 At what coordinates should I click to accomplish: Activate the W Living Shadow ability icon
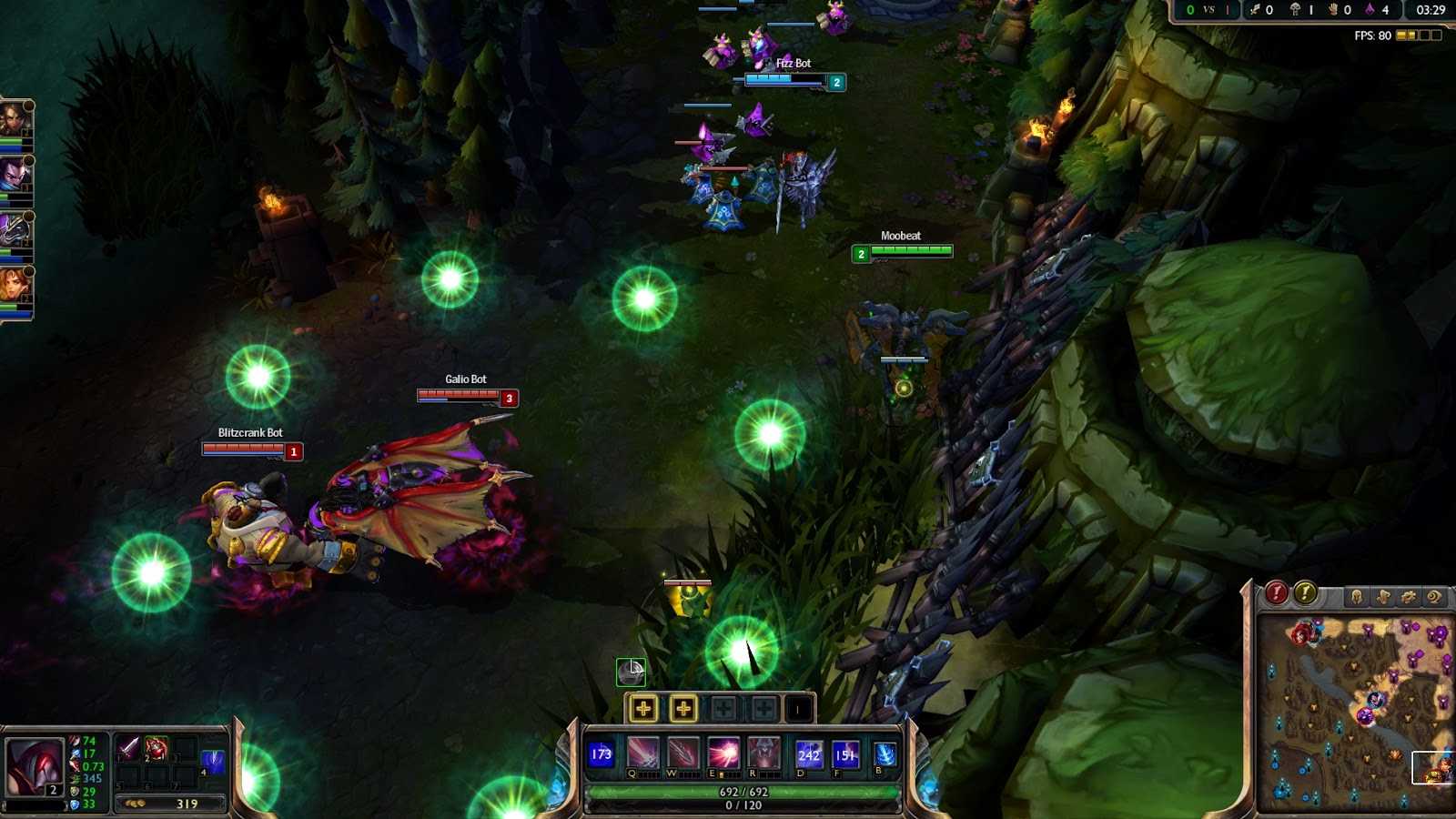(x=683, y=753)
